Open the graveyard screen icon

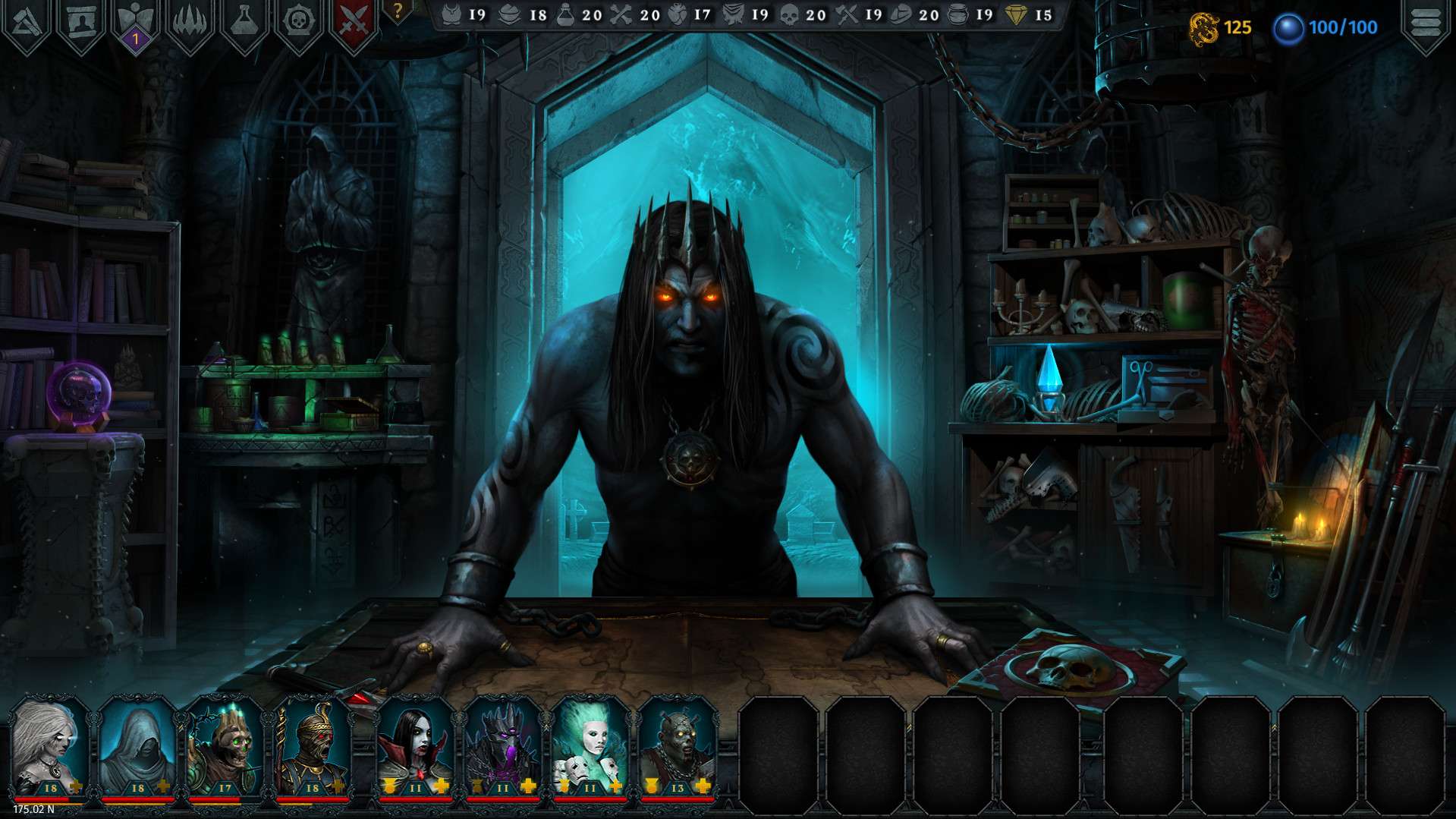pos(80,20)
